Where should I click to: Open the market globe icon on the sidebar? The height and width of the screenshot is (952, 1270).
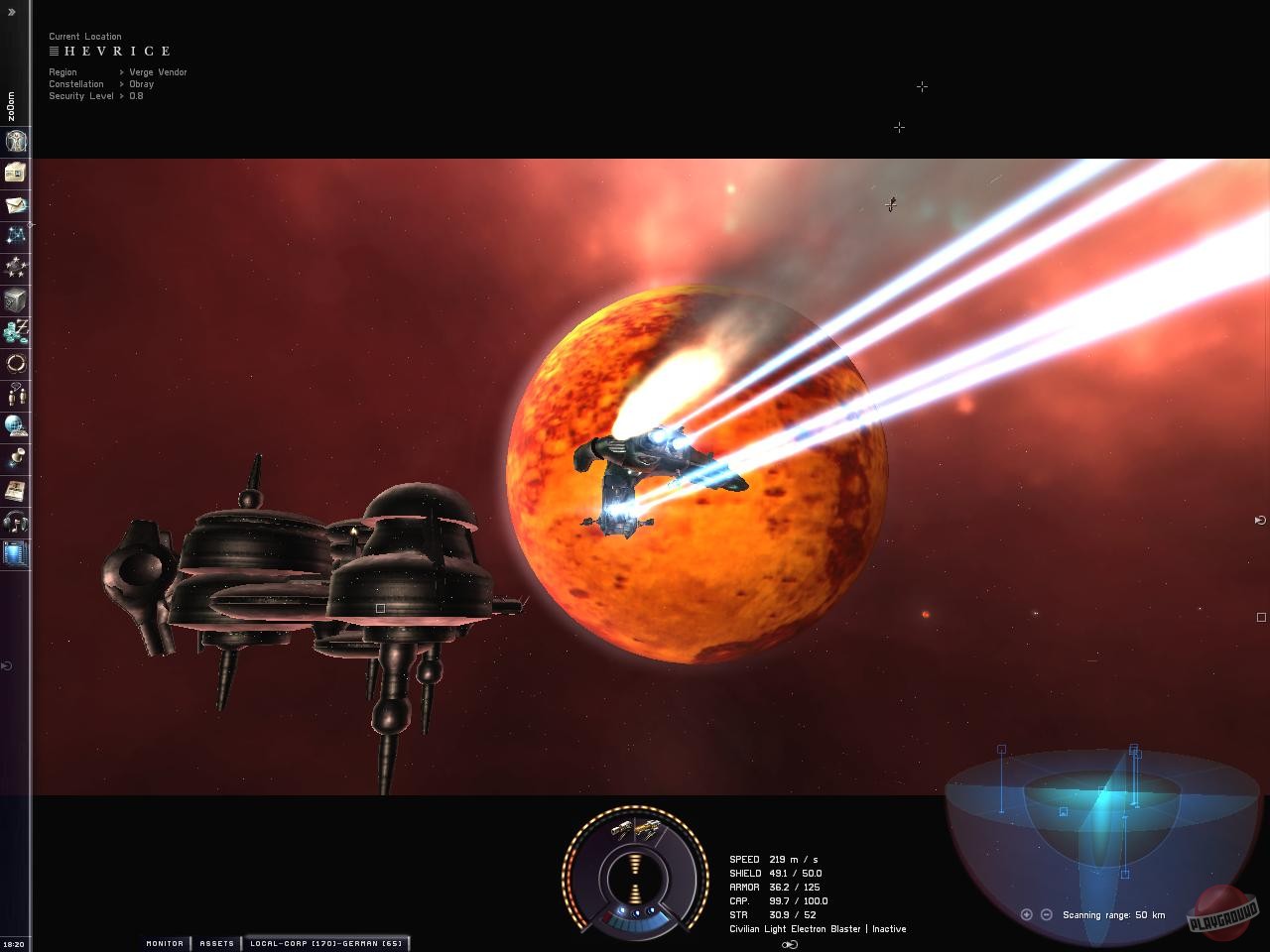click(x=15, y=426)
